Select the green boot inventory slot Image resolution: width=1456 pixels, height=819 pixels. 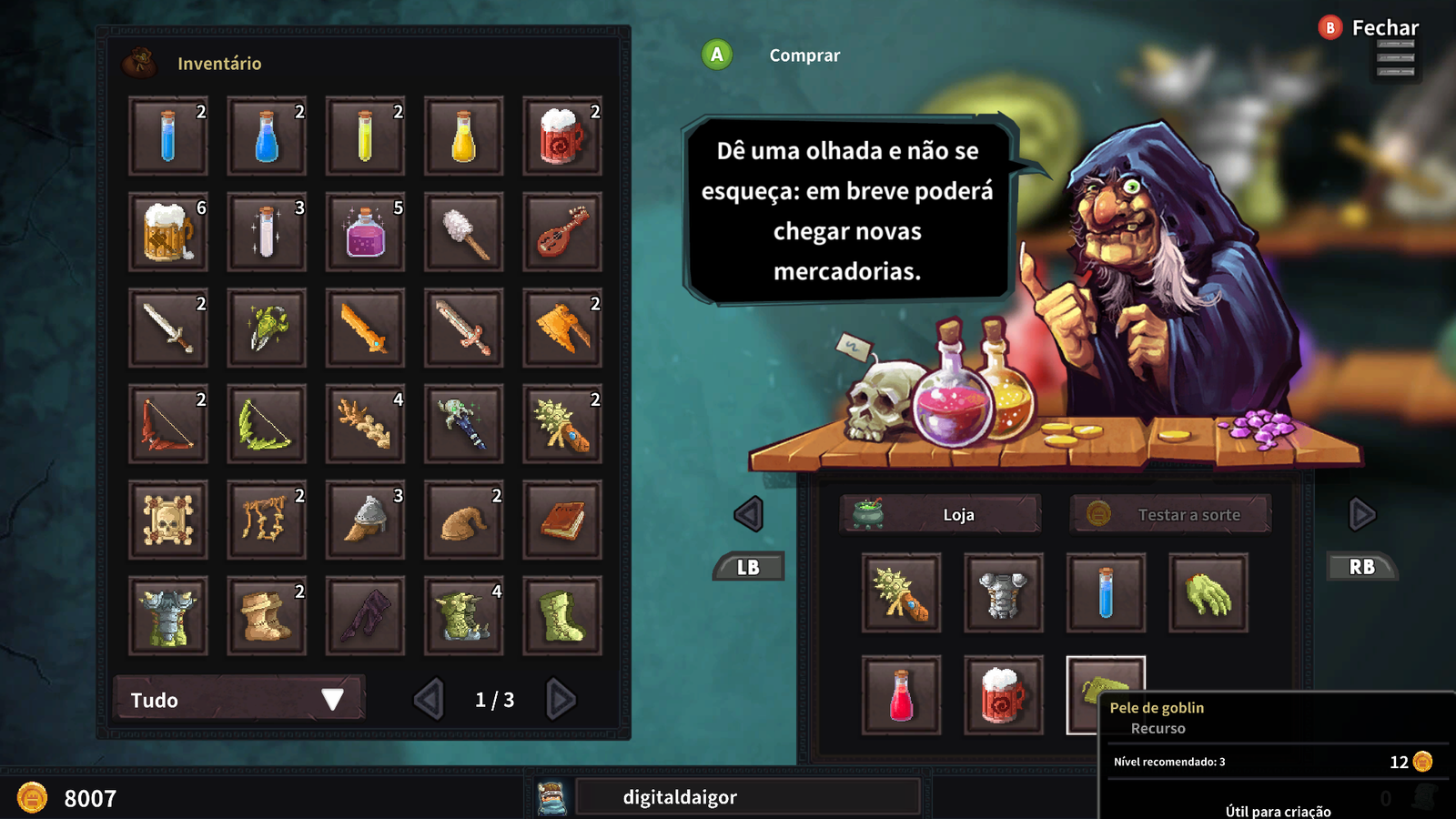click(561, 615)
